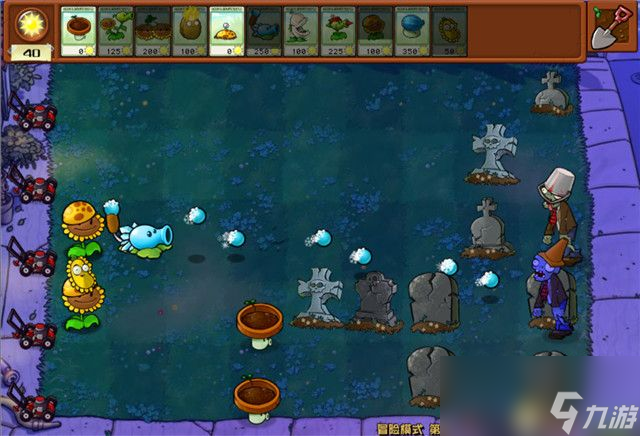Select the 50-sun seed packet
This screenshot has width=640, height=436.
point(448,31)
